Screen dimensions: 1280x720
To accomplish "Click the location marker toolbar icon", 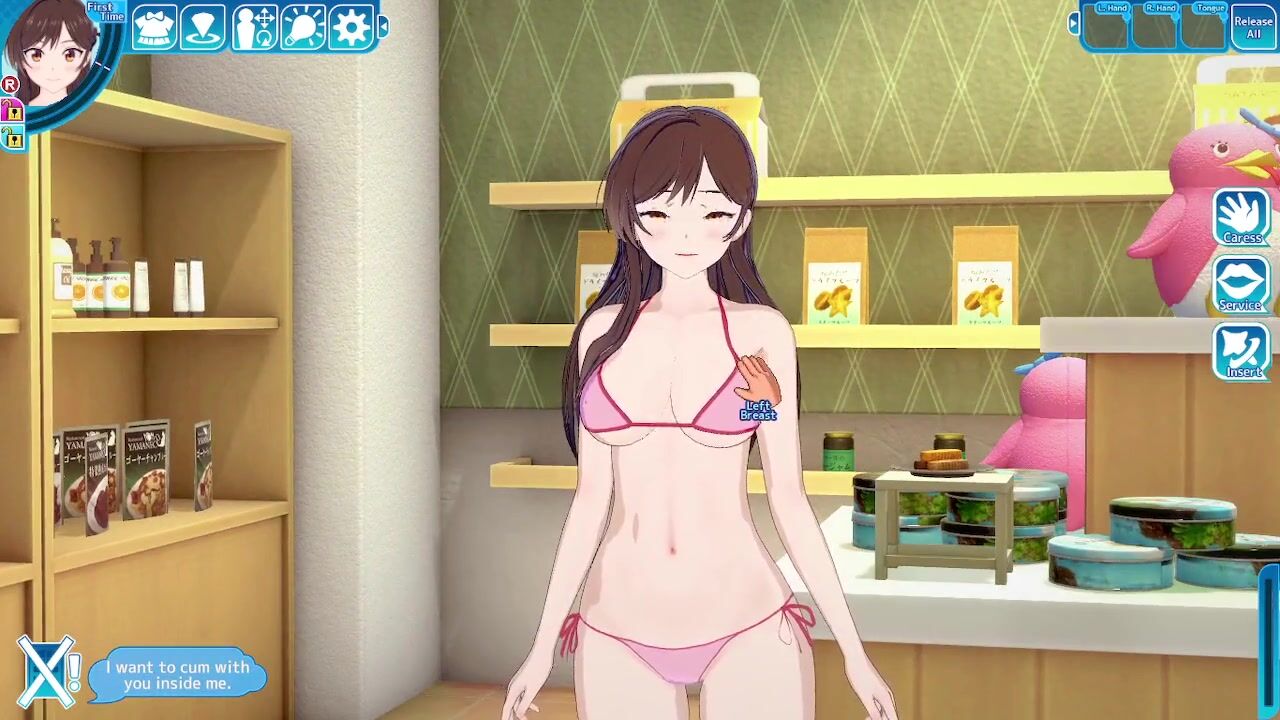I will (203, 27).
